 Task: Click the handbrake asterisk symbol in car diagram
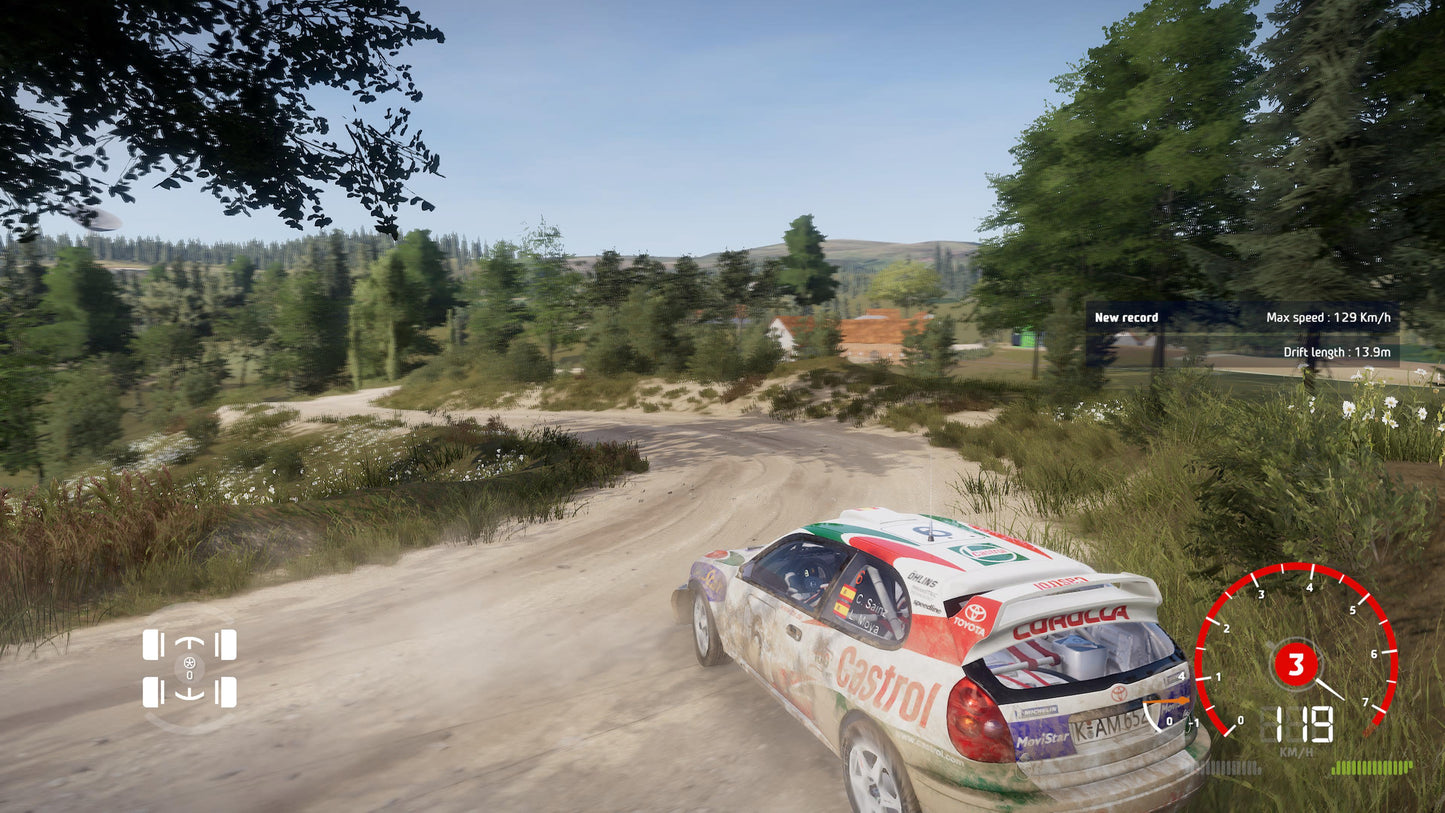(x=188, y=663)
